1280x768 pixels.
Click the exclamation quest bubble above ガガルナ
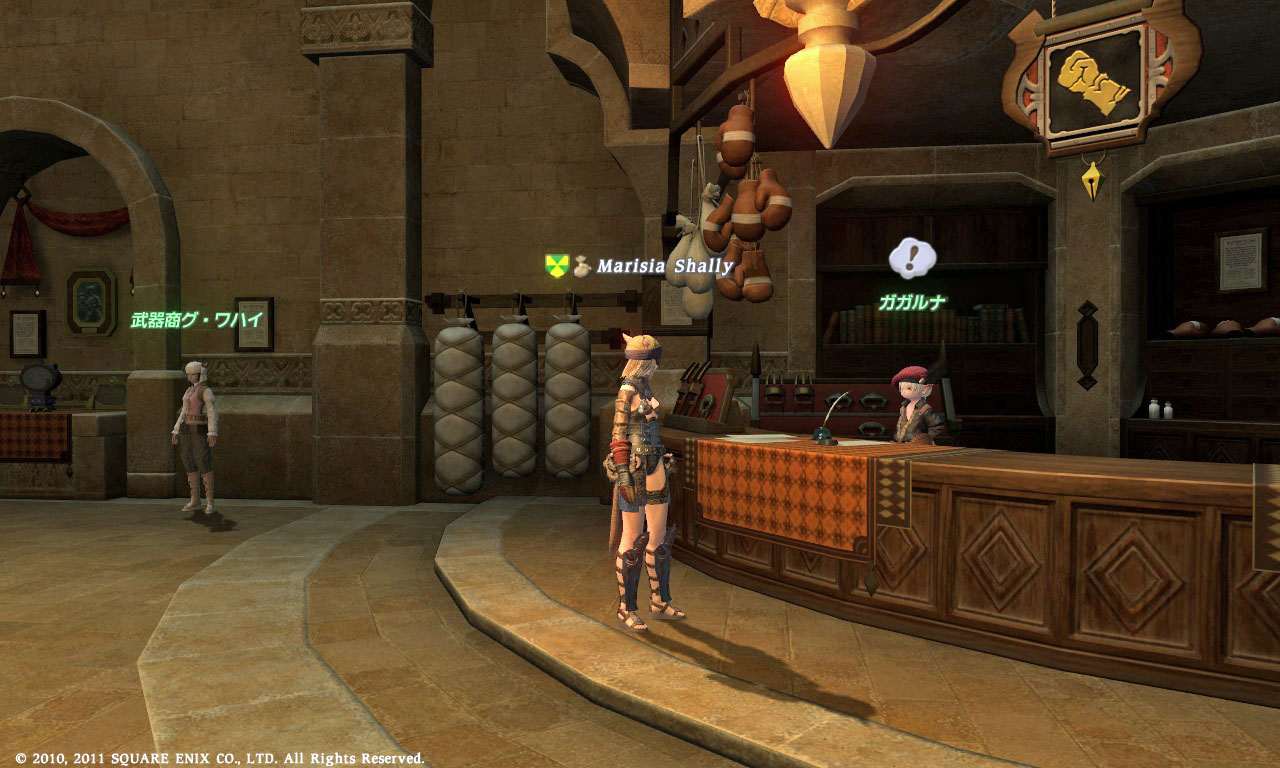(912, 258)
